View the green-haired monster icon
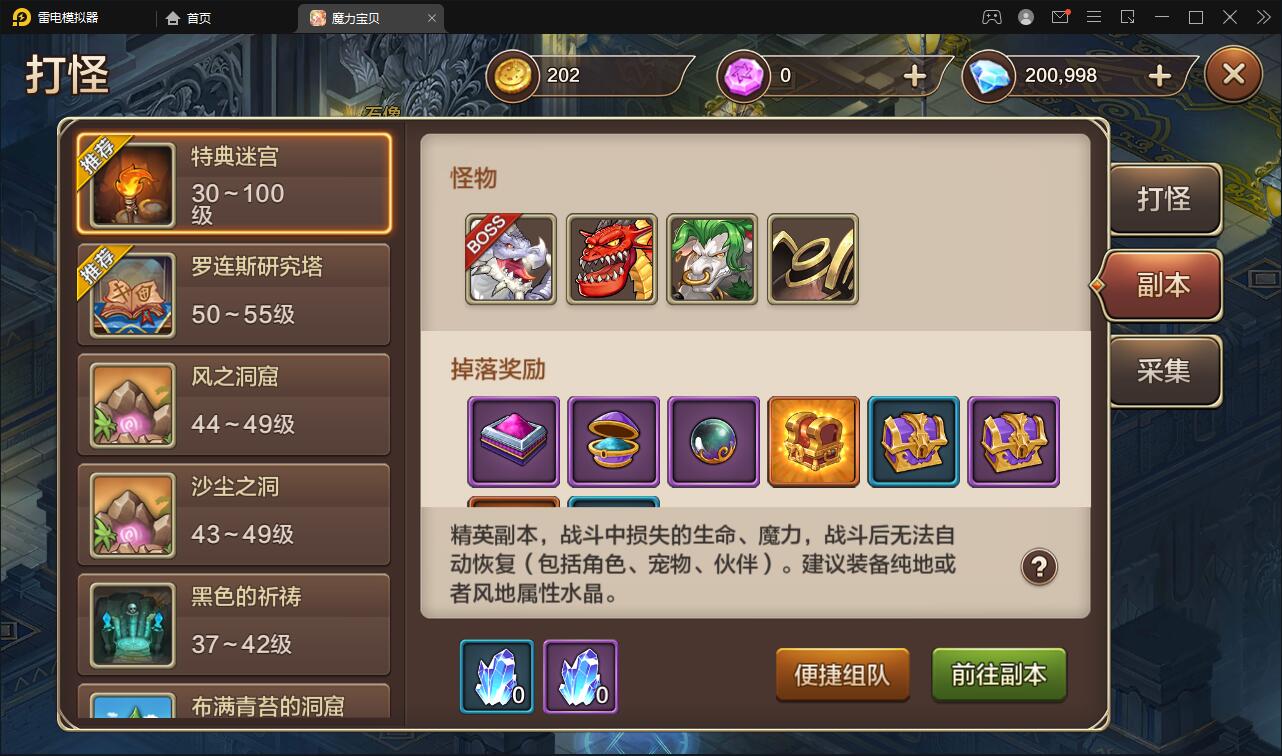1282x756 pixels. tap(712, 260)
